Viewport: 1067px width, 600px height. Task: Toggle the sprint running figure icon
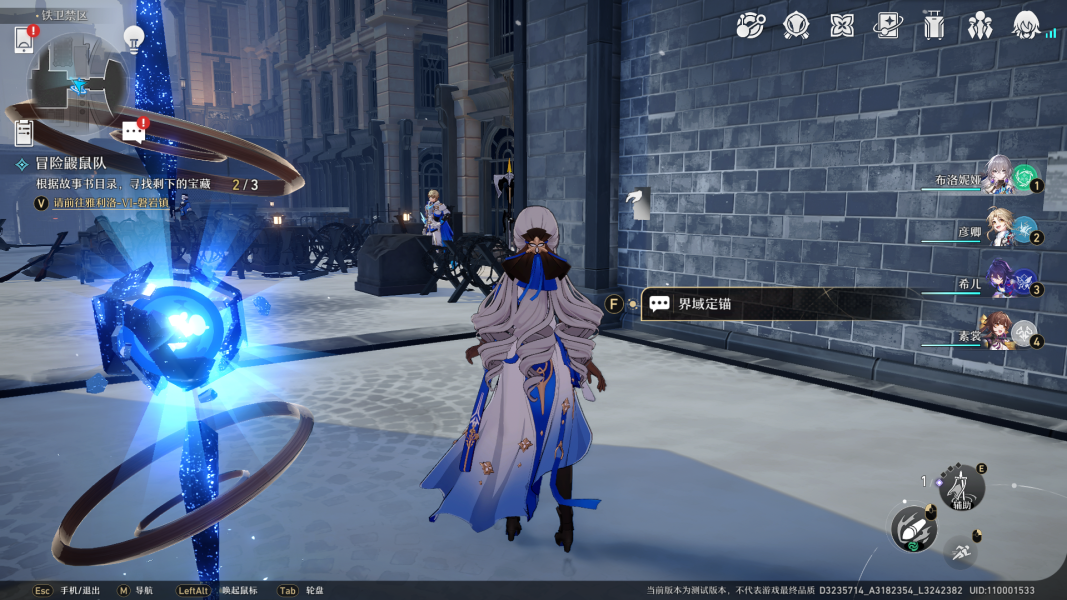coord(962,551)
